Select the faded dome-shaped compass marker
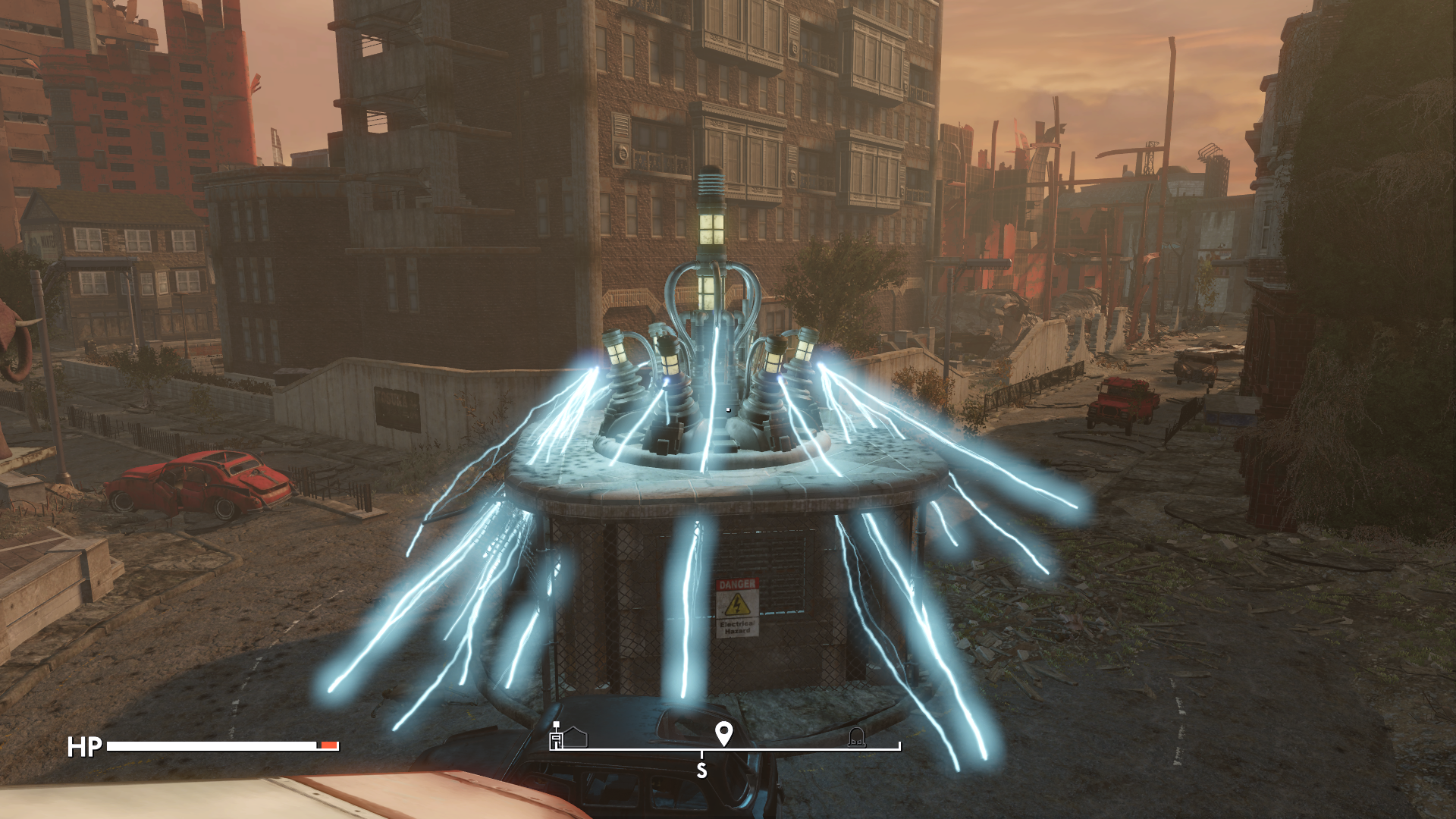1456x819 pixels. [x=856, y=736]
